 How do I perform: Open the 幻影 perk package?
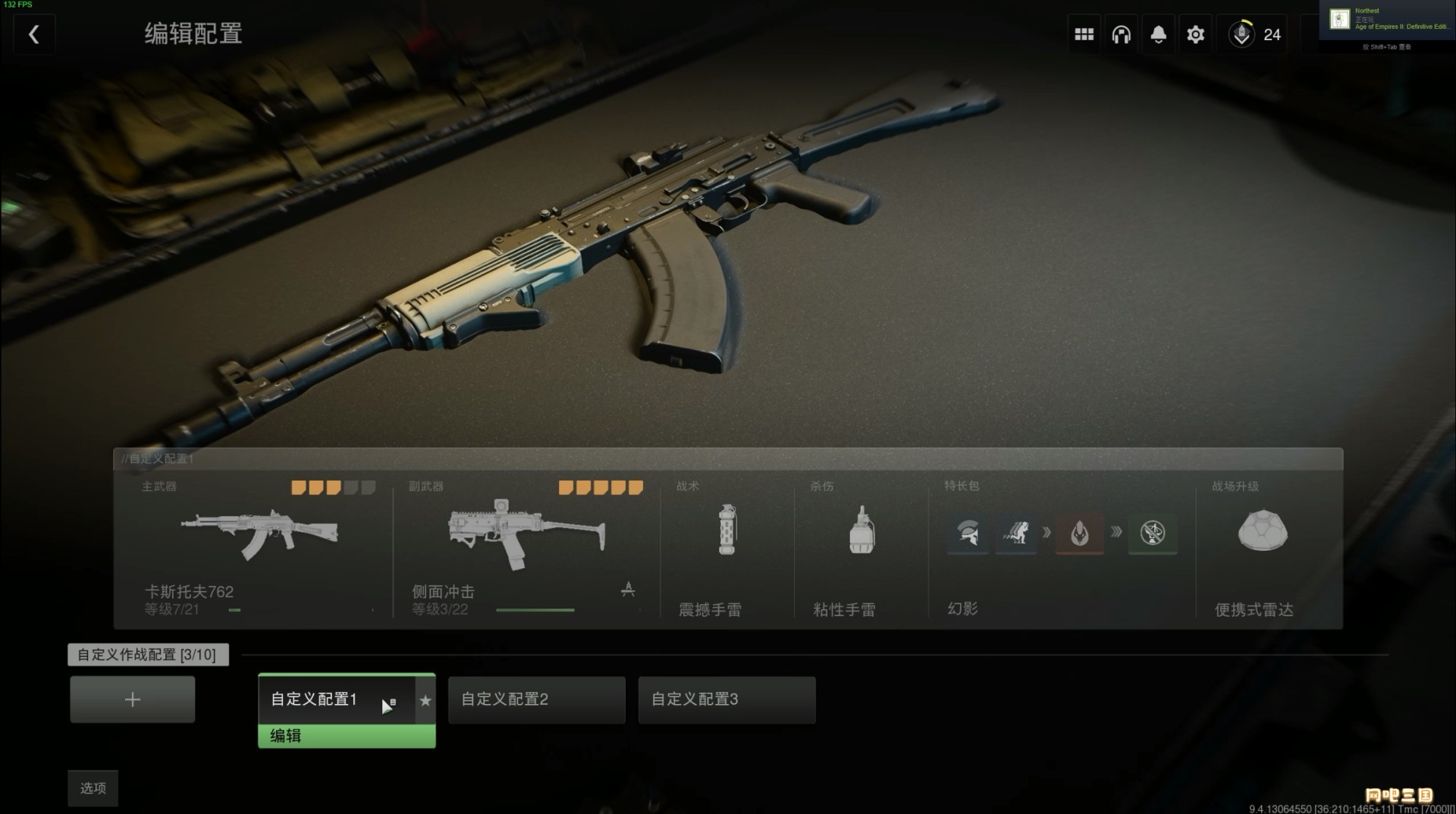click(x=1061, y=547)
